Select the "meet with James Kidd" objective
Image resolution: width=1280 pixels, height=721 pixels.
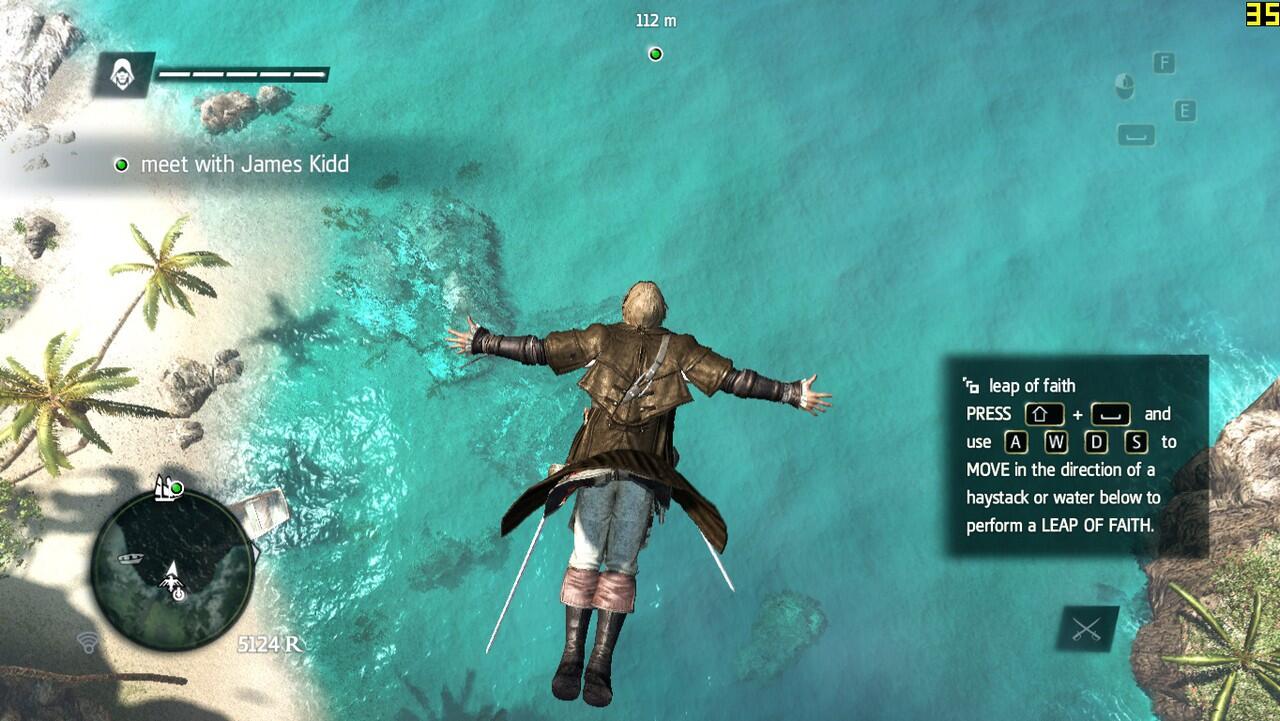pyautogui.click(x=244, y=164)
